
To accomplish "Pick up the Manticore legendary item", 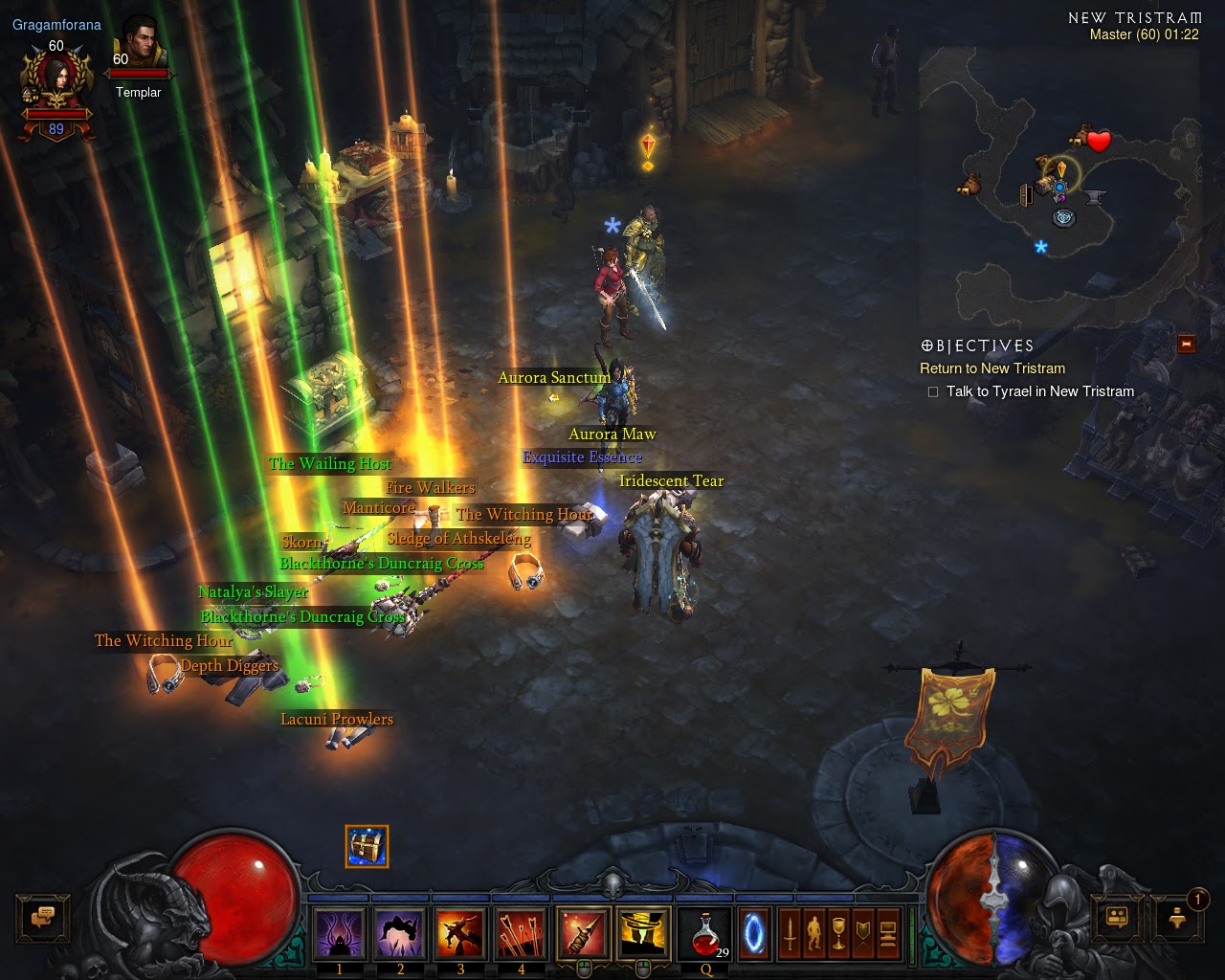I will [x=377, y=507].
